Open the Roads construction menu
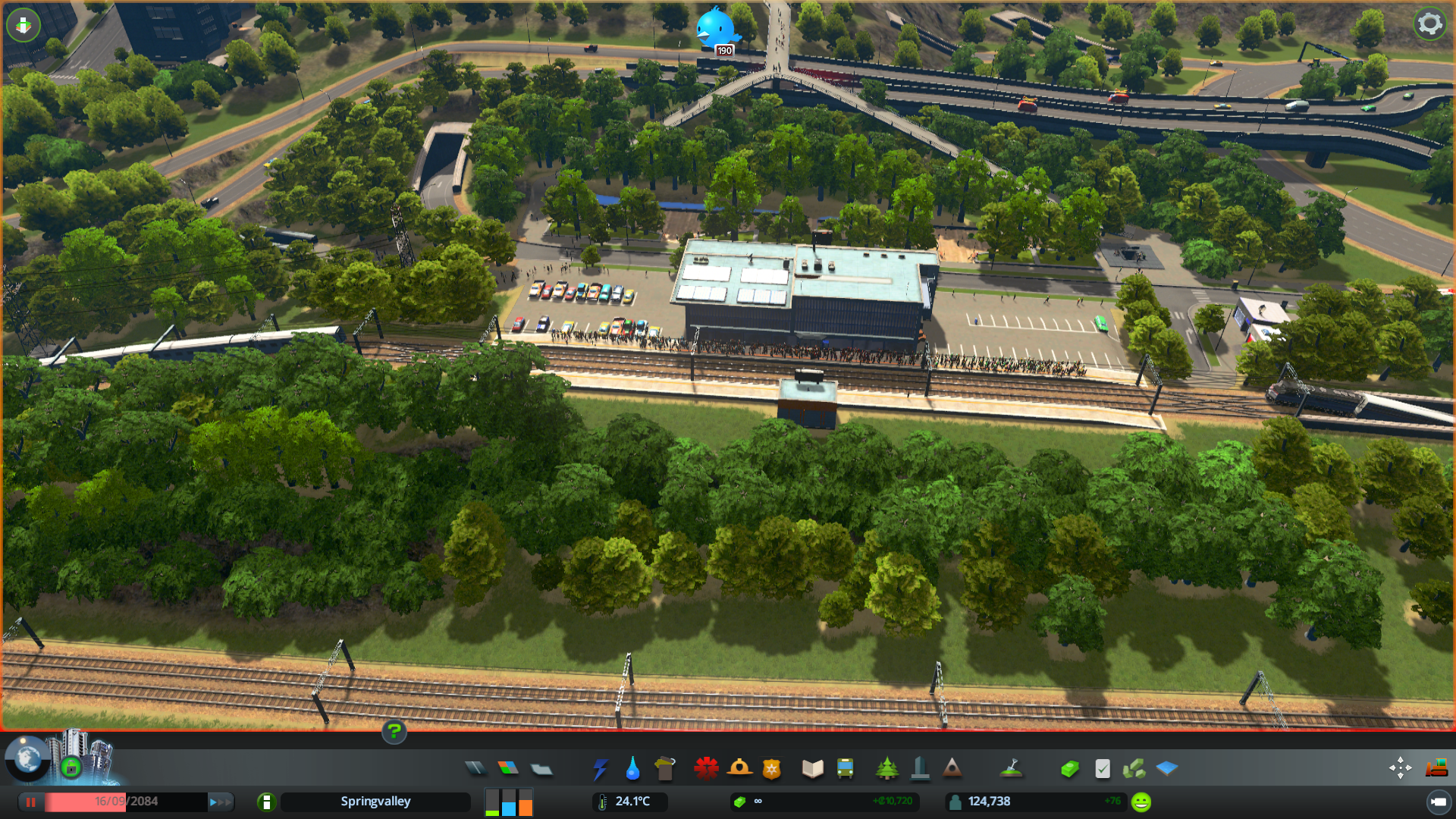Viewport: 1456px width, 819px height. point(476,768)
